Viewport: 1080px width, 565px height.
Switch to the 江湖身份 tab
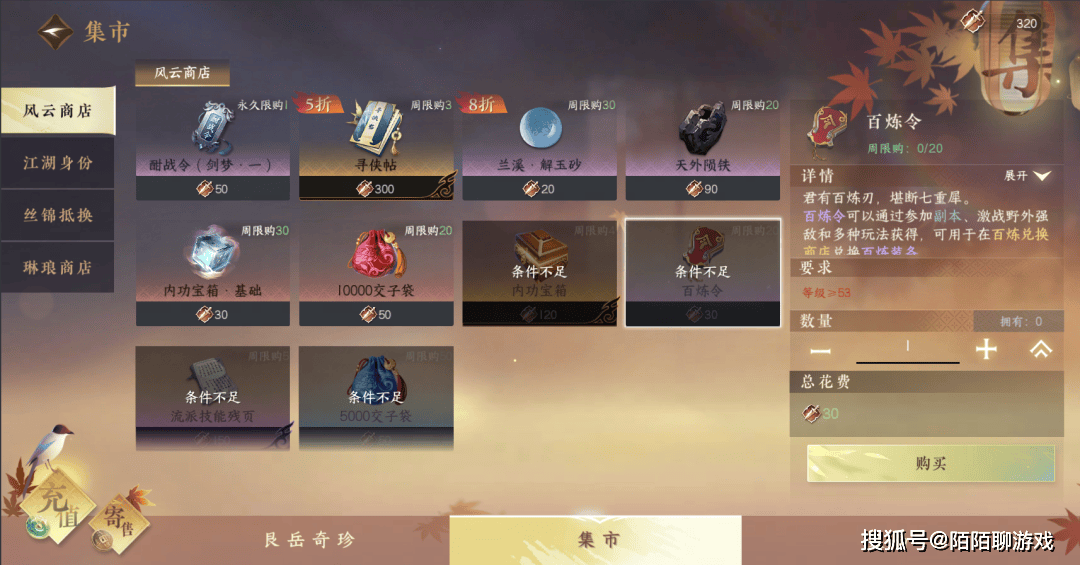coord(57,163)
